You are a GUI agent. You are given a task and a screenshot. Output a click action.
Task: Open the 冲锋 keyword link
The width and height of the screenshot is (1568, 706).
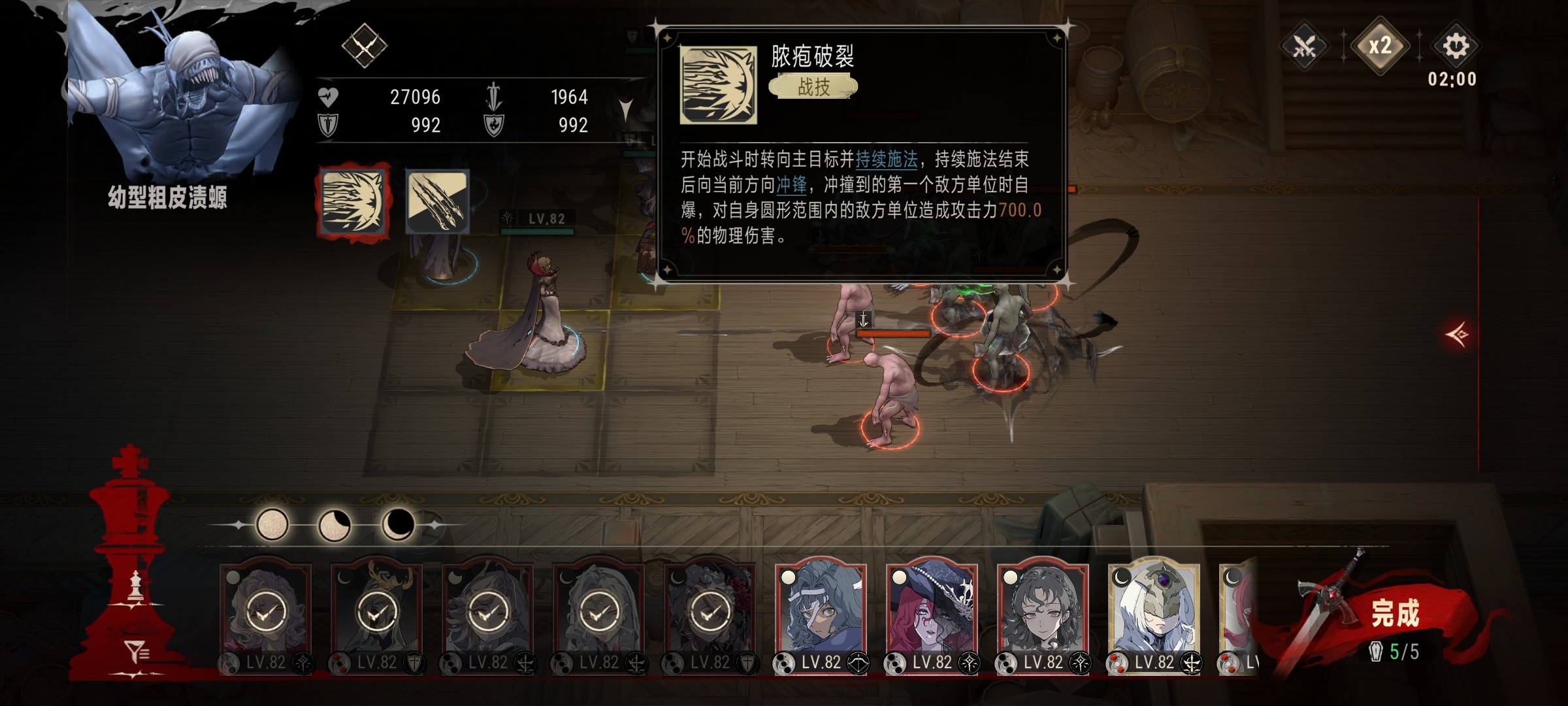791,185
